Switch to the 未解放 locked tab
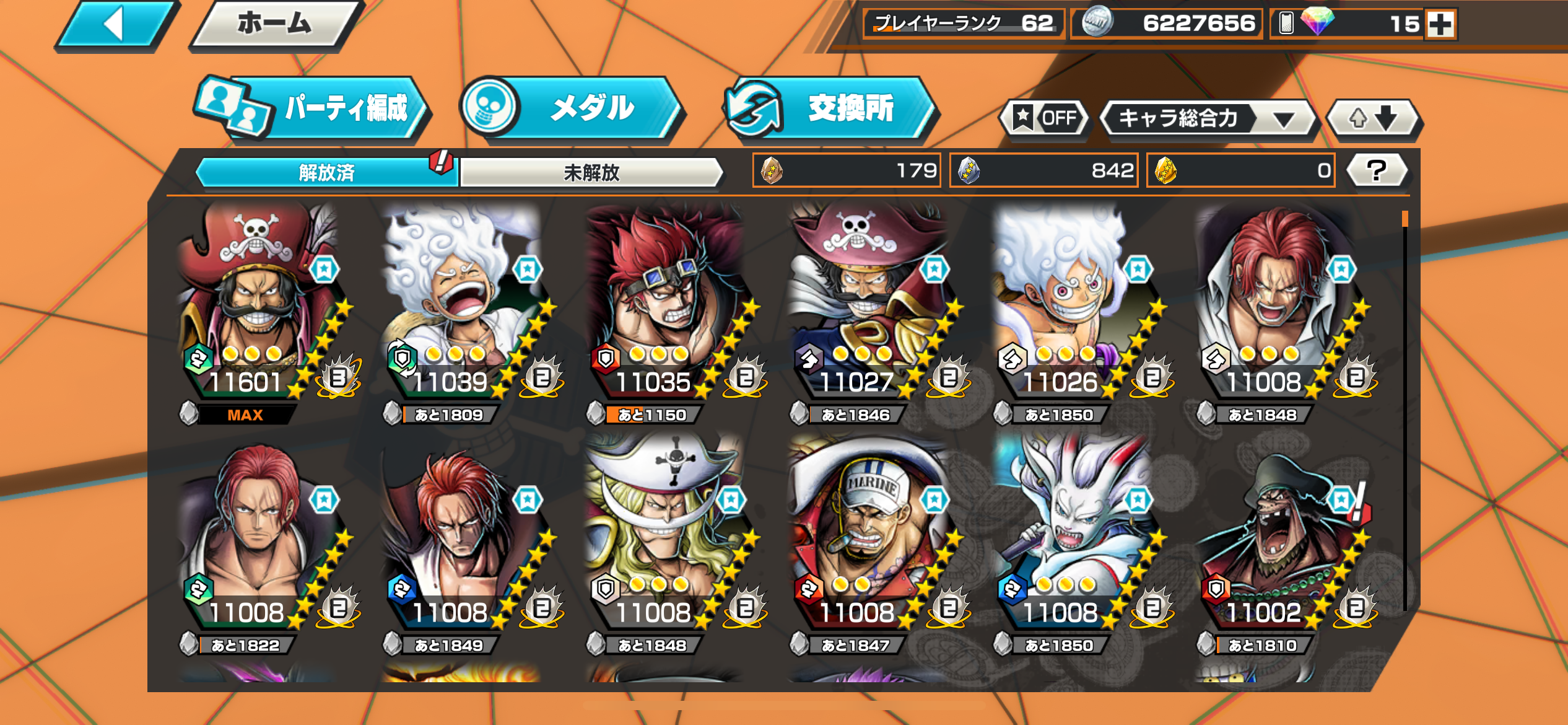The image size is (1568, 725). tap(591, 172)
